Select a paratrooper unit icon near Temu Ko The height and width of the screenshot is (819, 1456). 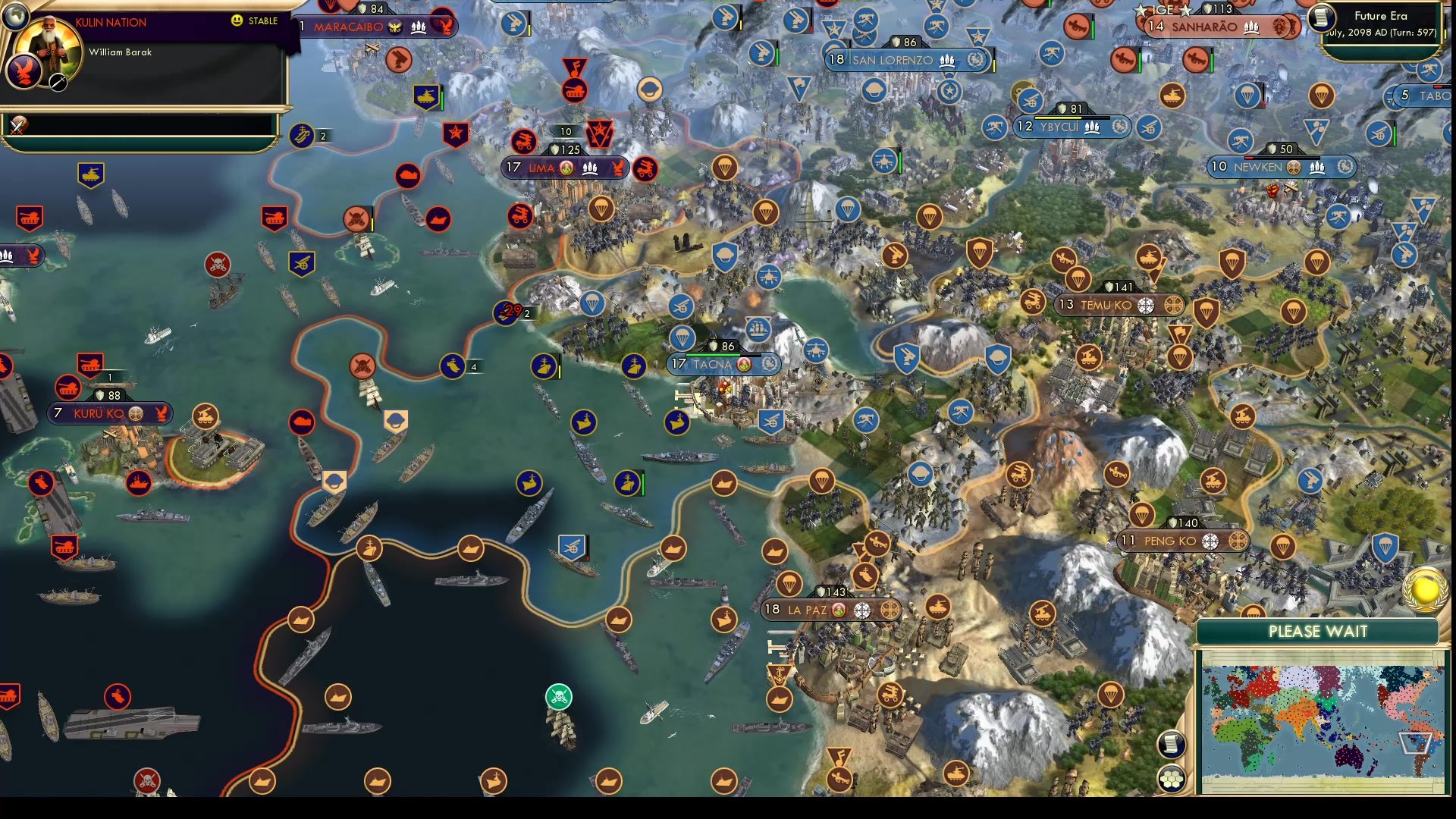coord(1077,279)
